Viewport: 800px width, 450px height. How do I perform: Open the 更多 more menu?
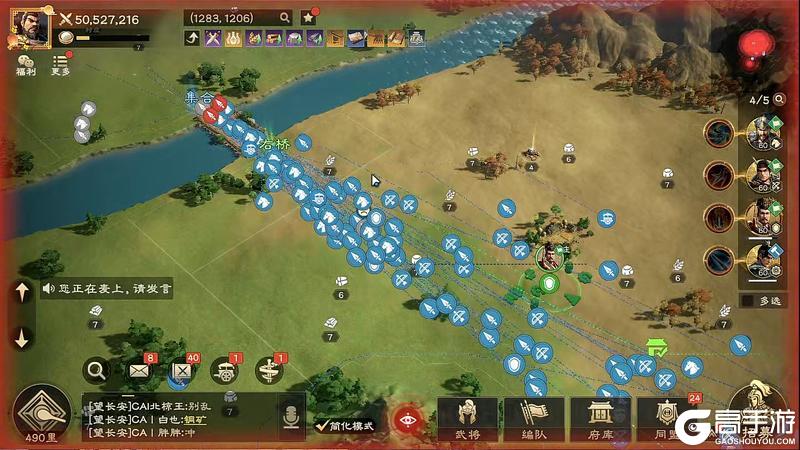61,64
